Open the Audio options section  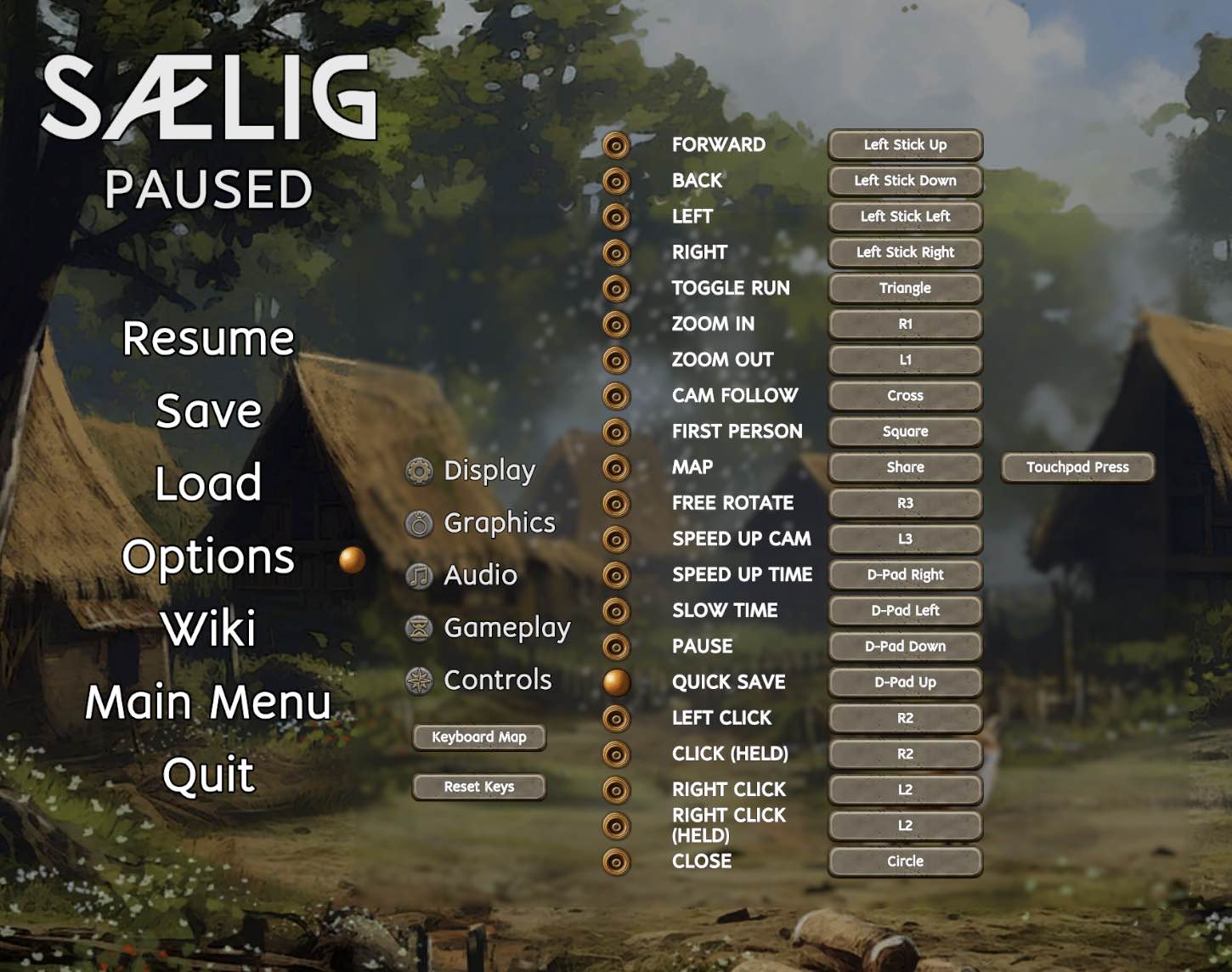[x=480, y=575]
